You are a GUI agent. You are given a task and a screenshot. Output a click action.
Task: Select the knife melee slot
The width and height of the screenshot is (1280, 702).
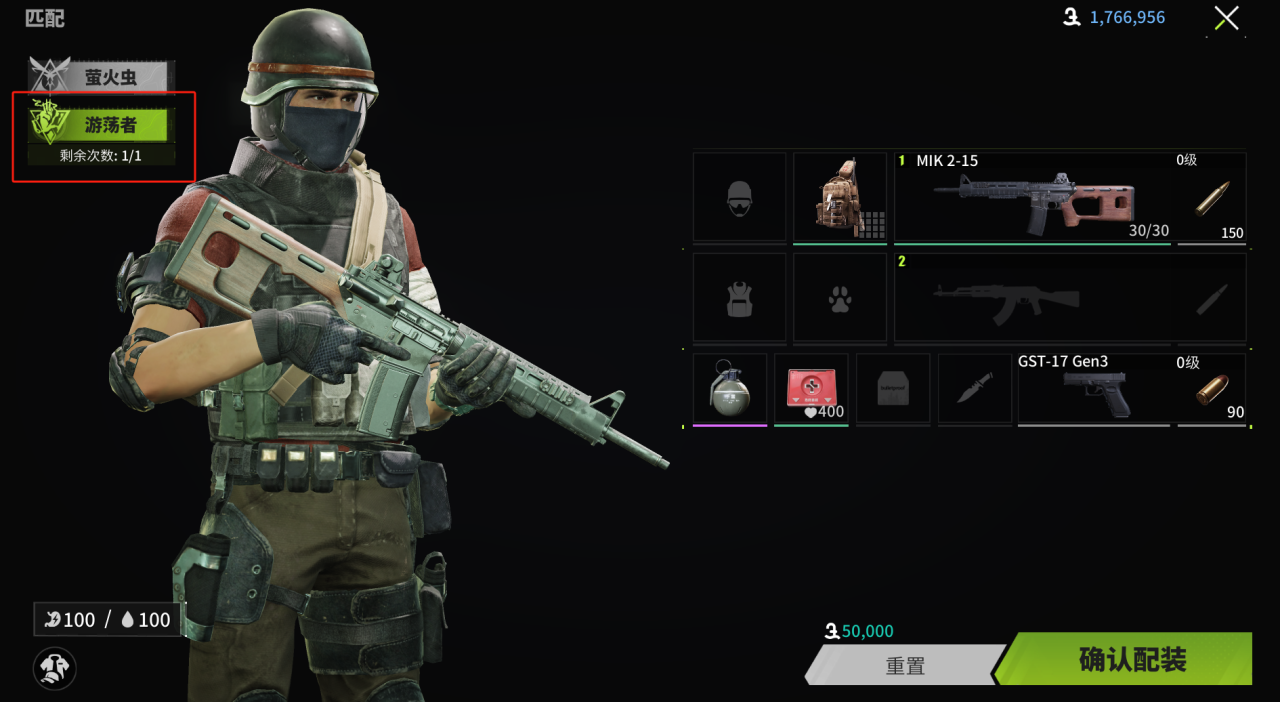coord(974,388)
